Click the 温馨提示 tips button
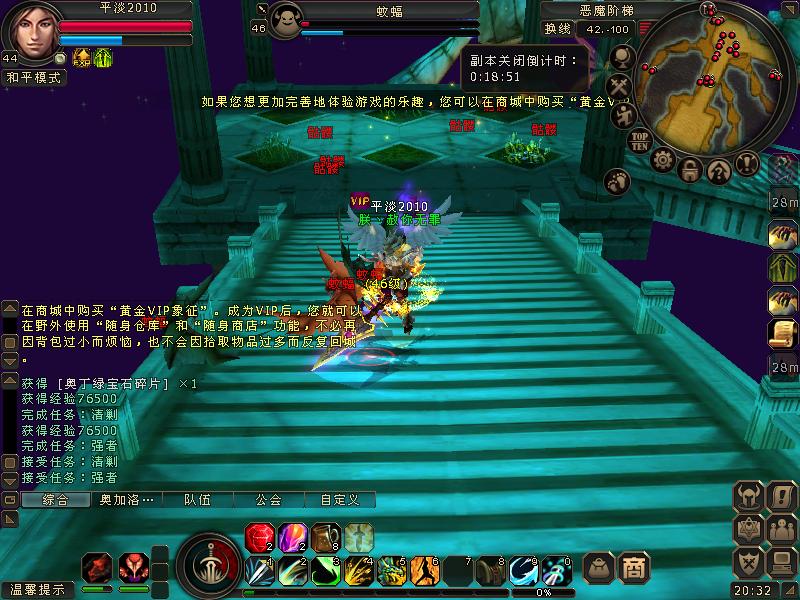 click(x=38, y=590)
